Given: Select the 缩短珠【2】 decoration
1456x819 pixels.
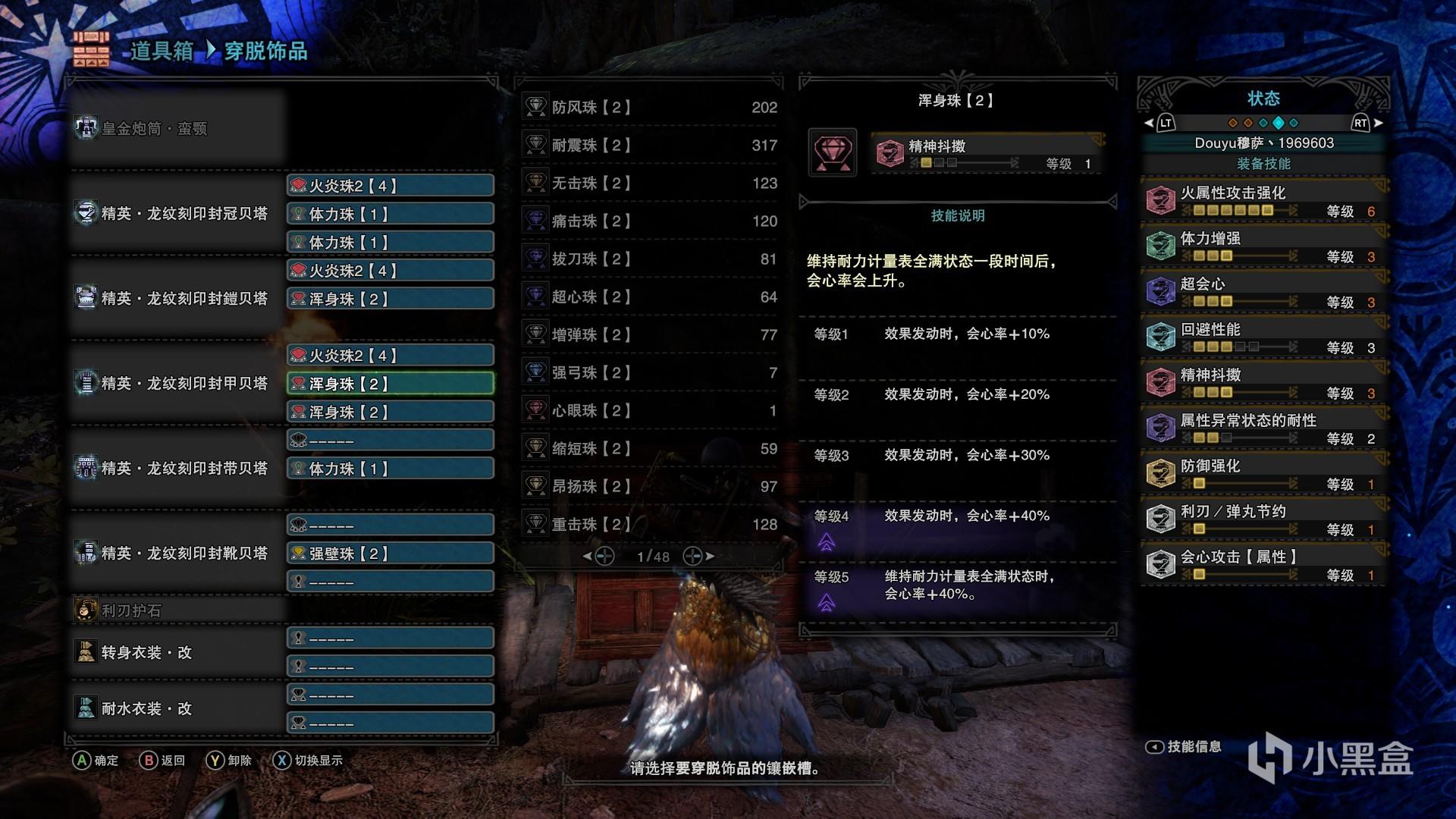Looking at the screenshot, I should (x=650, y=448).
